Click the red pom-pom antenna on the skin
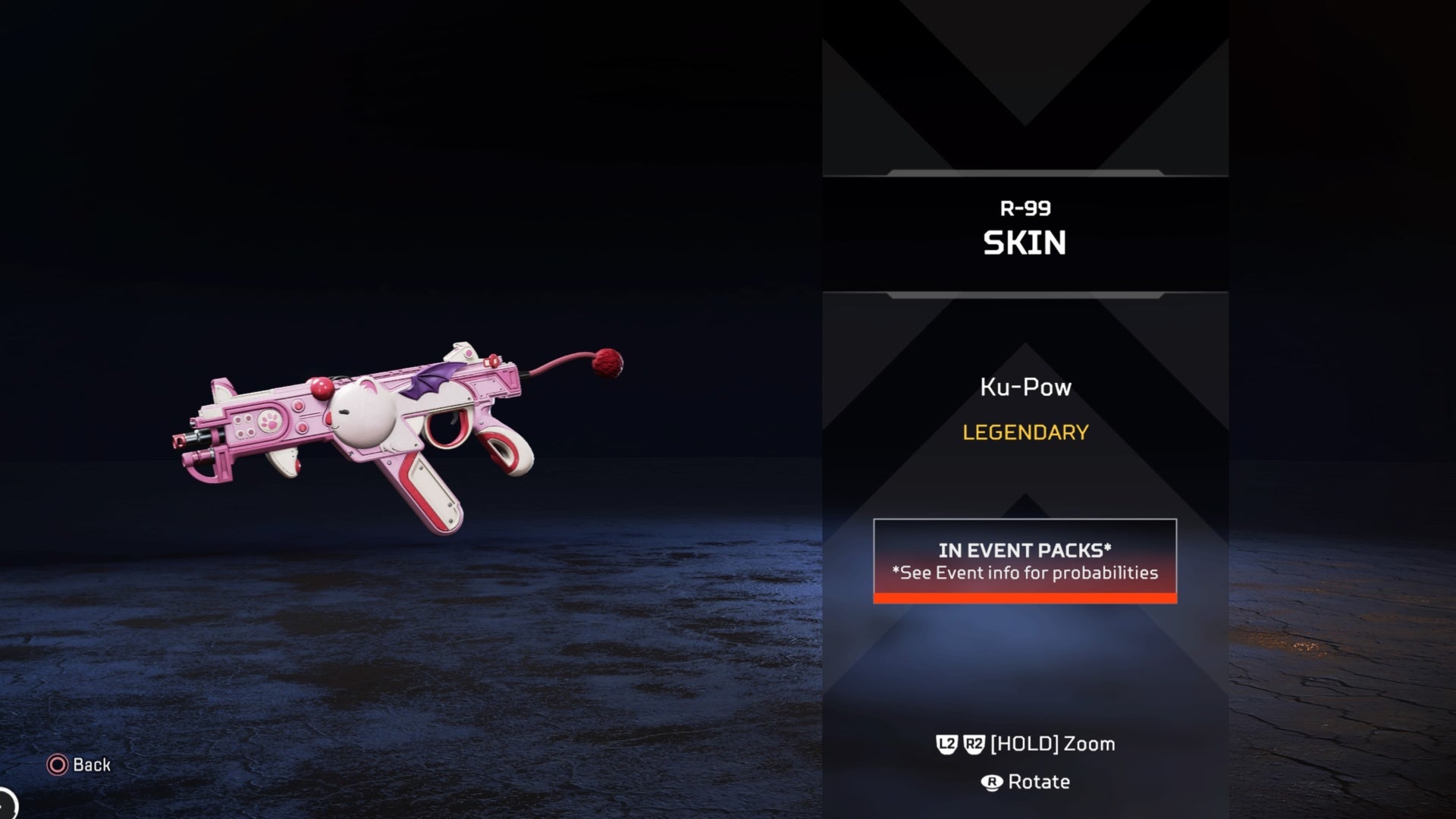This screenshot has height=819, width=1456. pos(607,364)
